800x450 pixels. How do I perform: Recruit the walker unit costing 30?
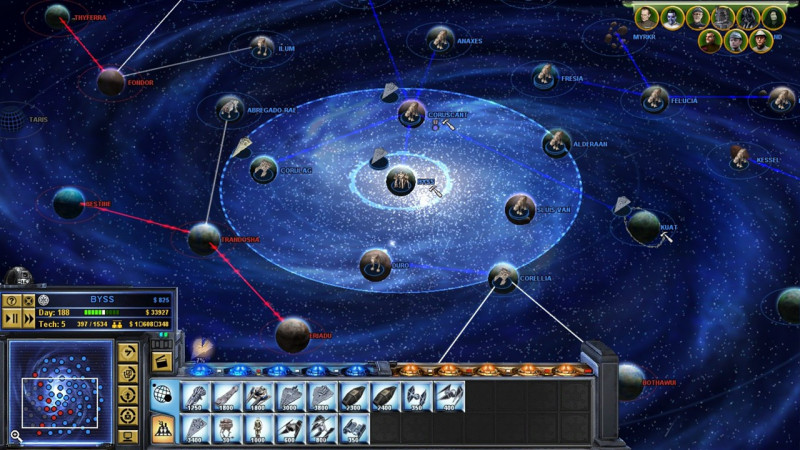point(227,429)
